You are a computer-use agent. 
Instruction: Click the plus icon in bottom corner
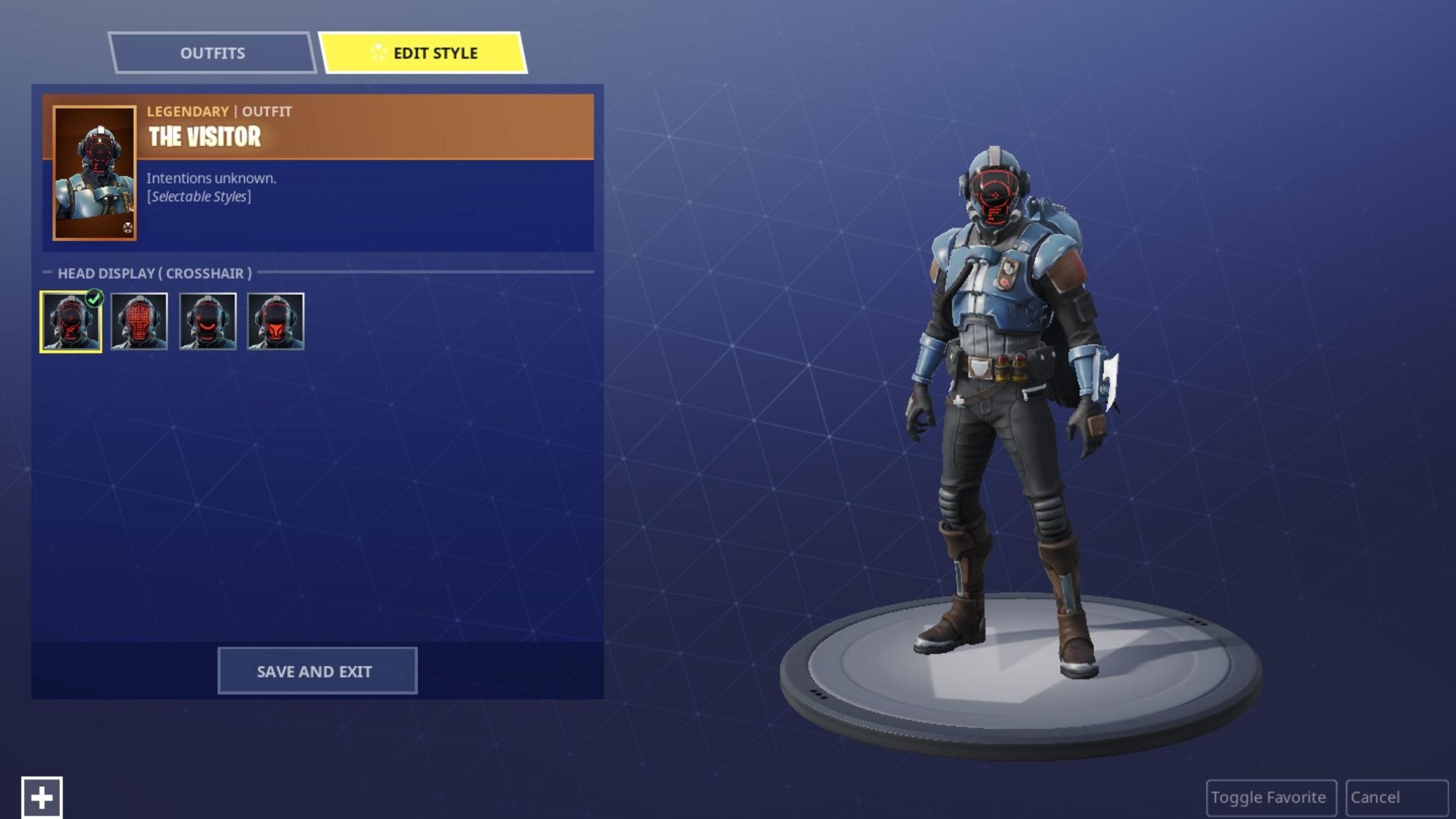(42, 797)
